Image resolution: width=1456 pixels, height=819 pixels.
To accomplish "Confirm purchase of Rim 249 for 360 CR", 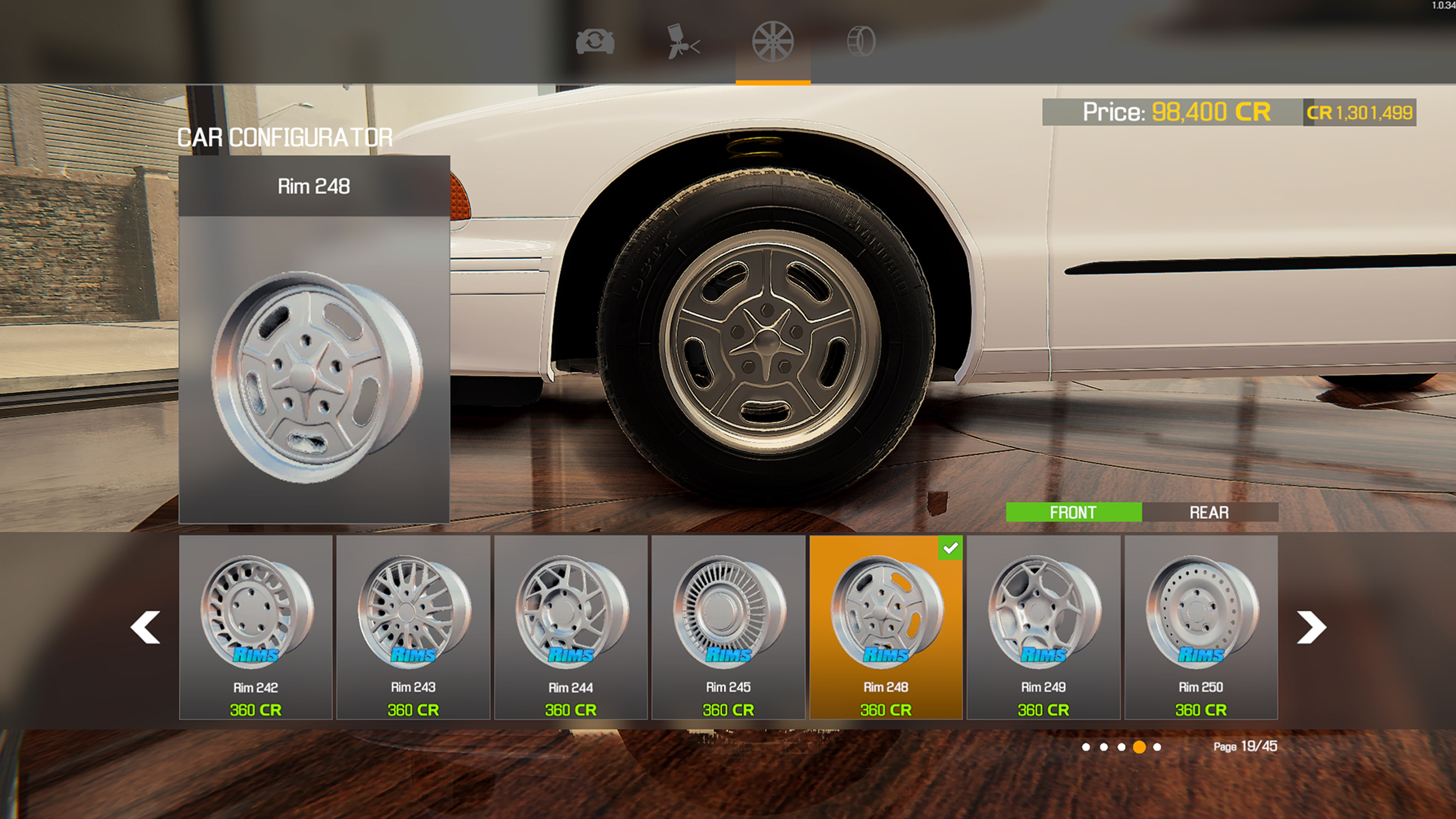I will tap(1043, 708).
